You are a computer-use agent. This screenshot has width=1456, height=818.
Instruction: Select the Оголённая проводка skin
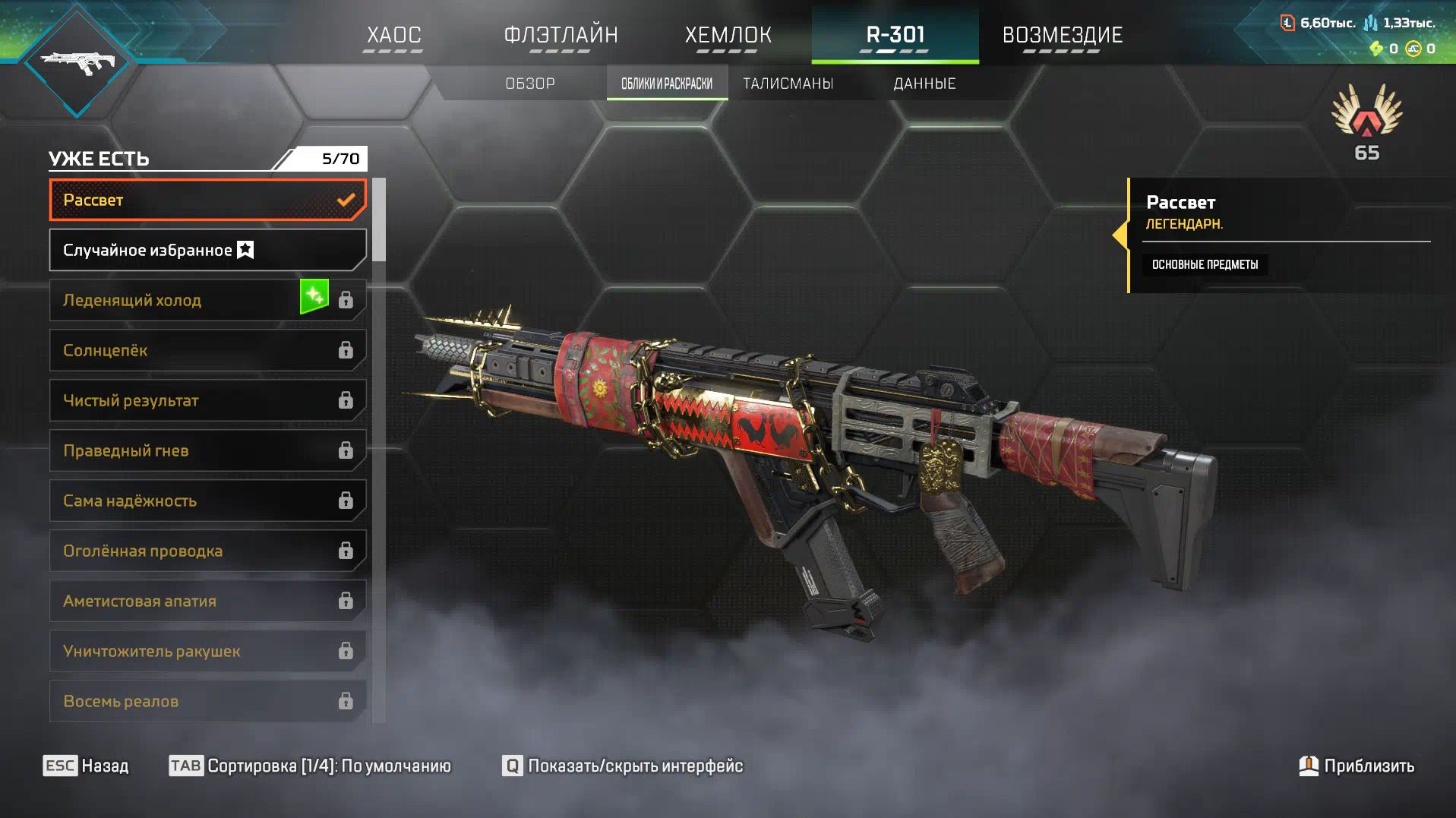pos(207,551)
